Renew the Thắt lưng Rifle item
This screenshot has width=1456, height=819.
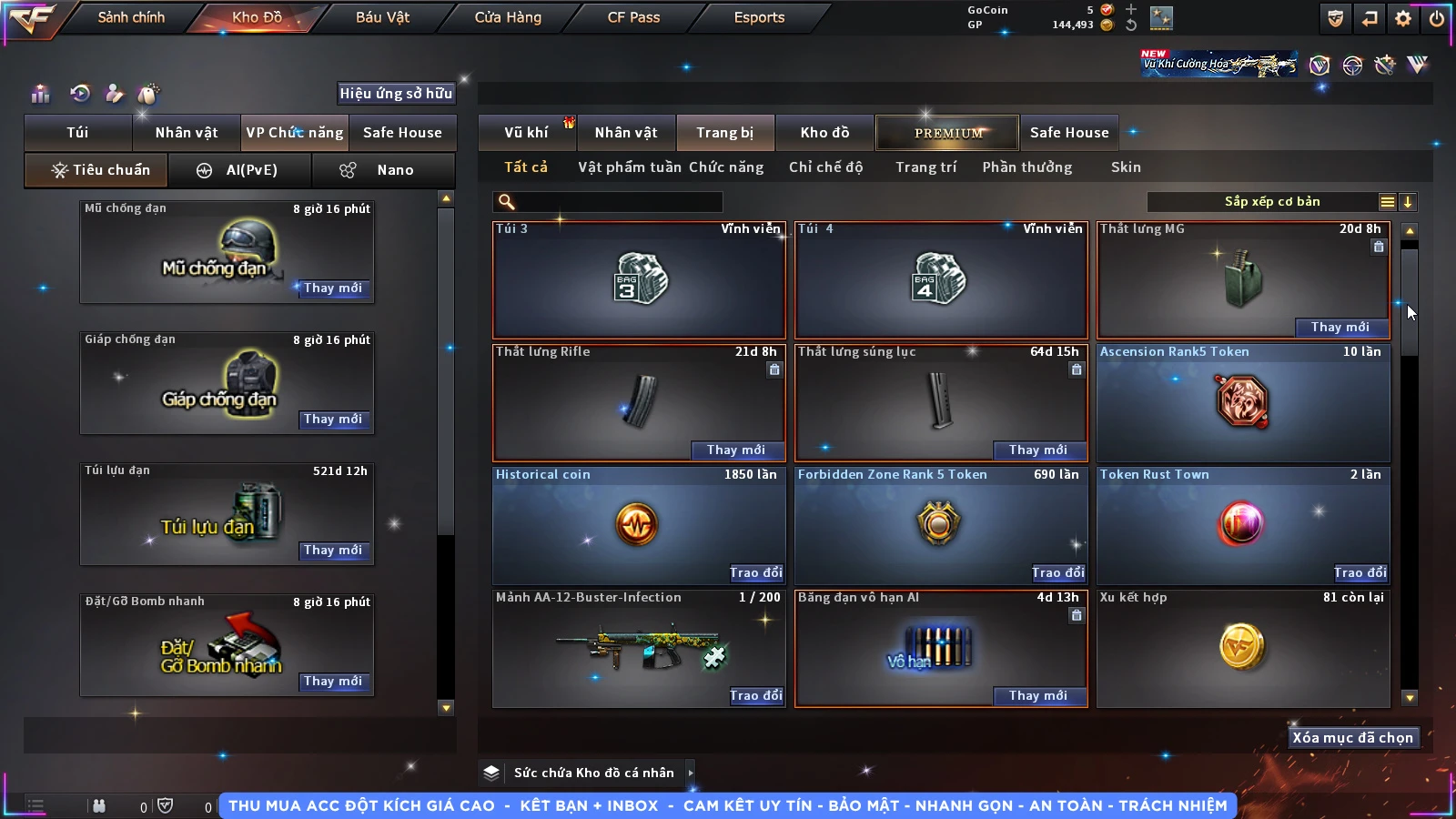(735, 450)
